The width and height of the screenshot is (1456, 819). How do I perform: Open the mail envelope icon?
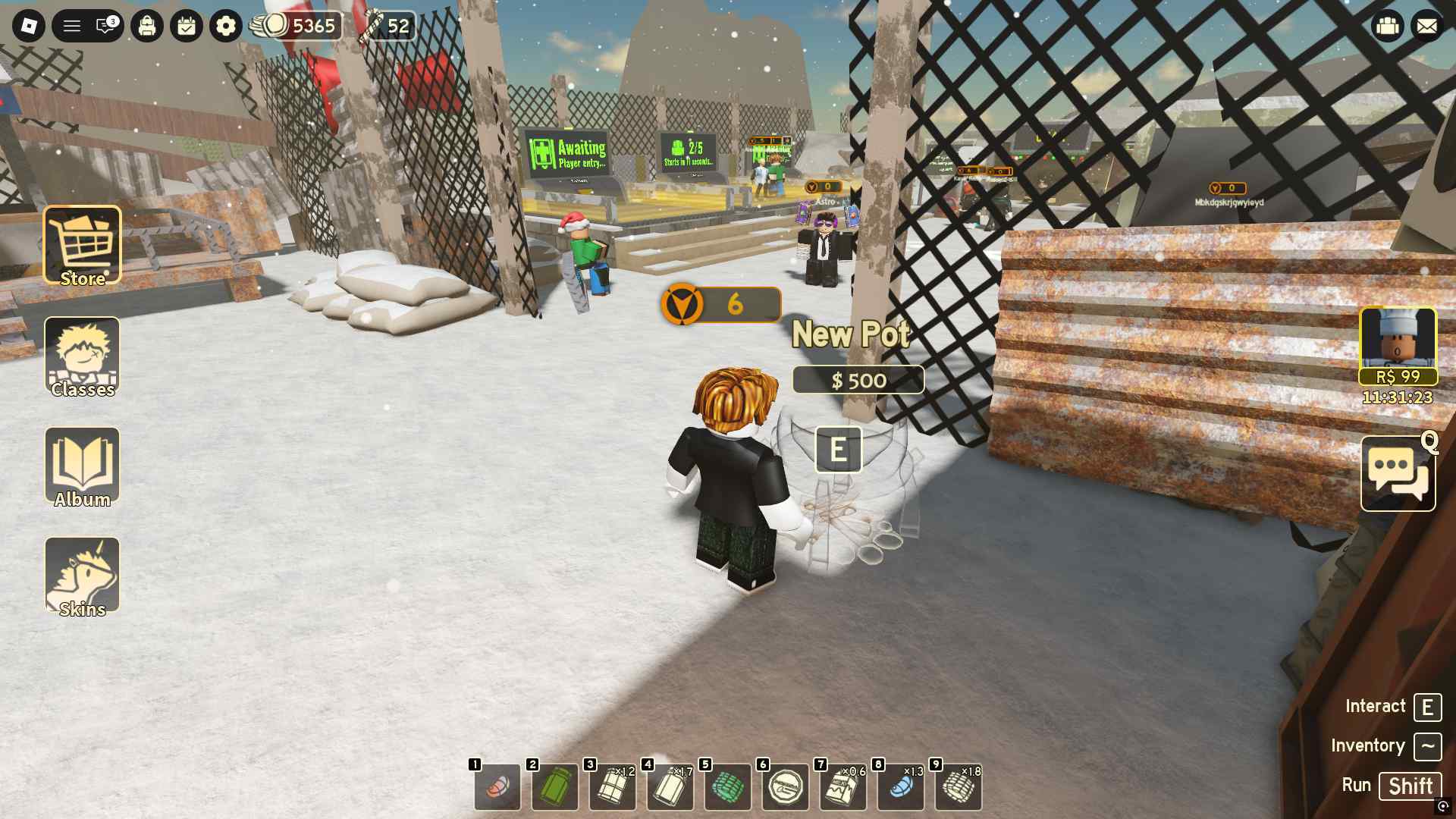click(x=1428, y=26)
